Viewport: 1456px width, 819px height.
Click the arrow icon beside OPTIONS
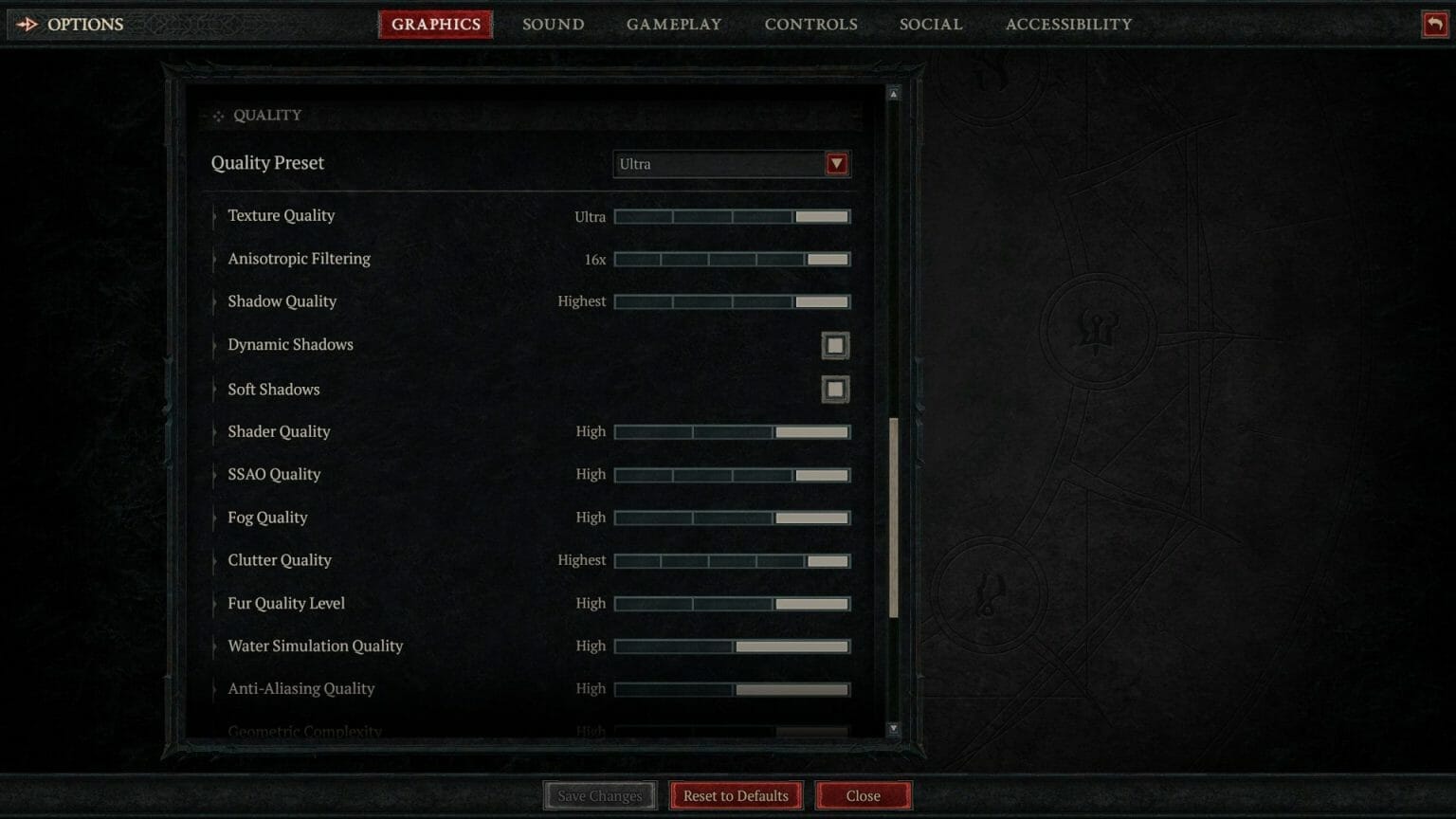[x=27, y=24]
